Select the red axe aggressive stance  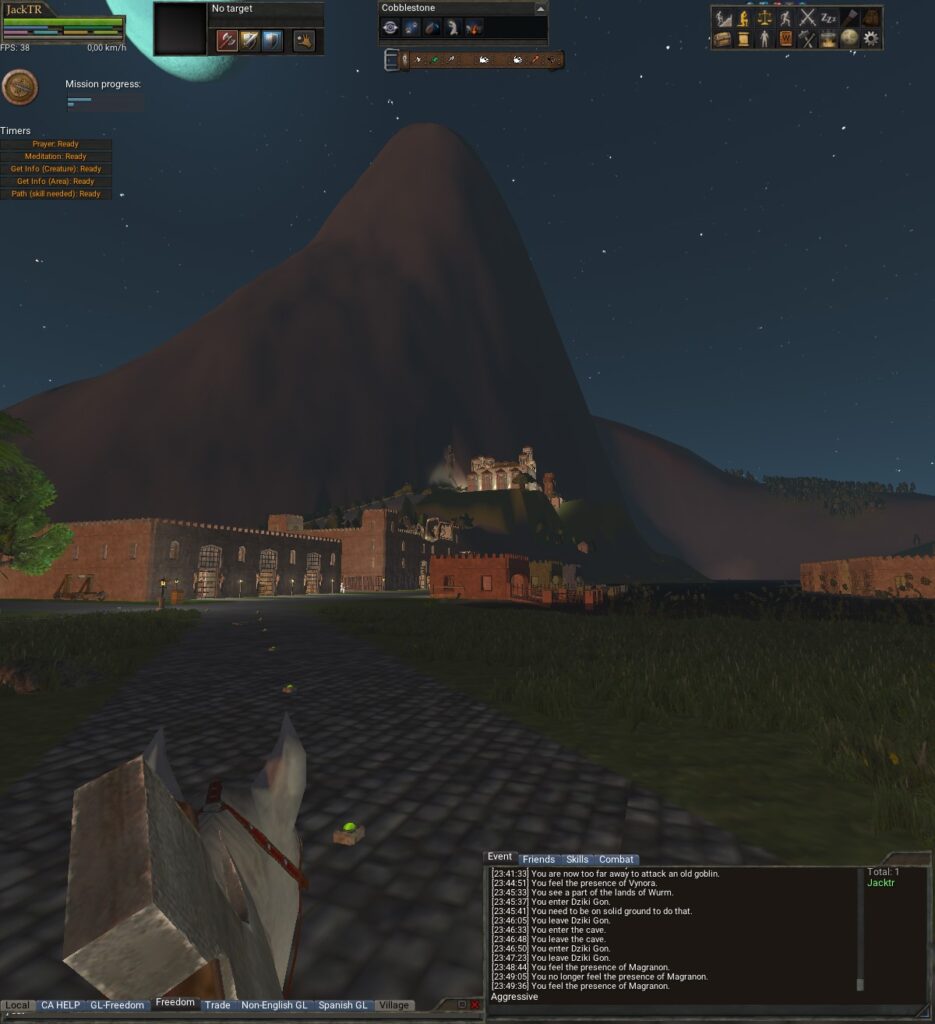227,40
